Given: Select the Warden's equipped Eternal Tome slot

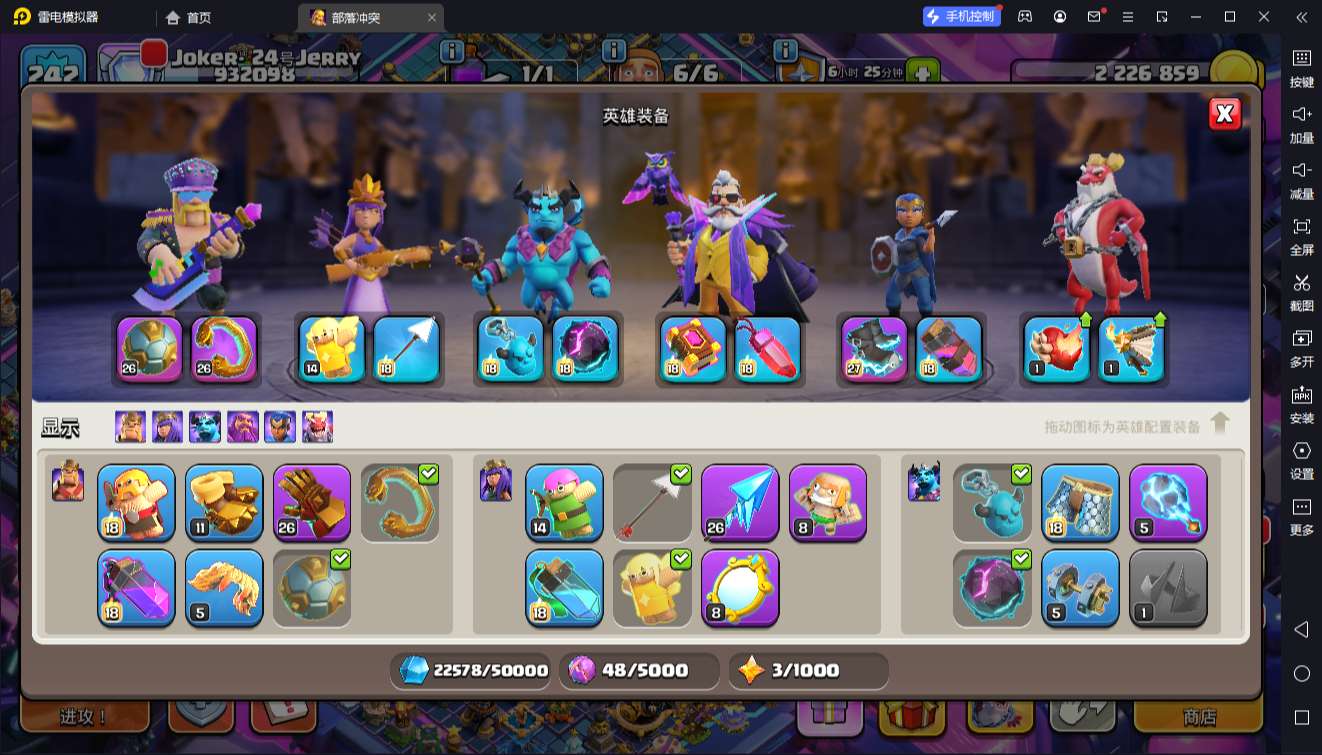Looking at the screenshot, I should 693,349.
